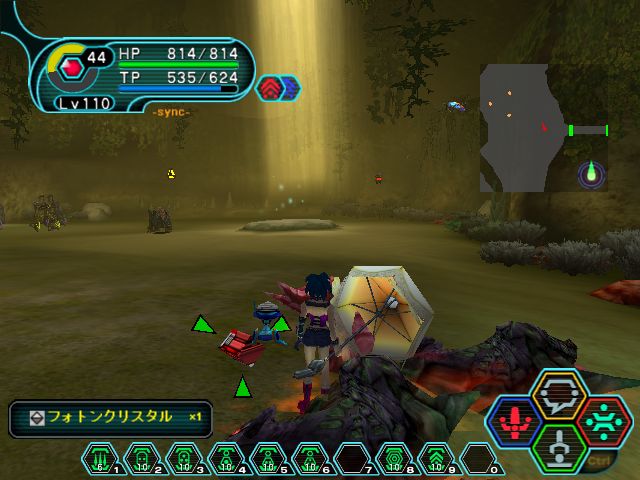640x480 pixels.
Task: Activate the upward chevron technique in slot 9
Action: (436, 458)
